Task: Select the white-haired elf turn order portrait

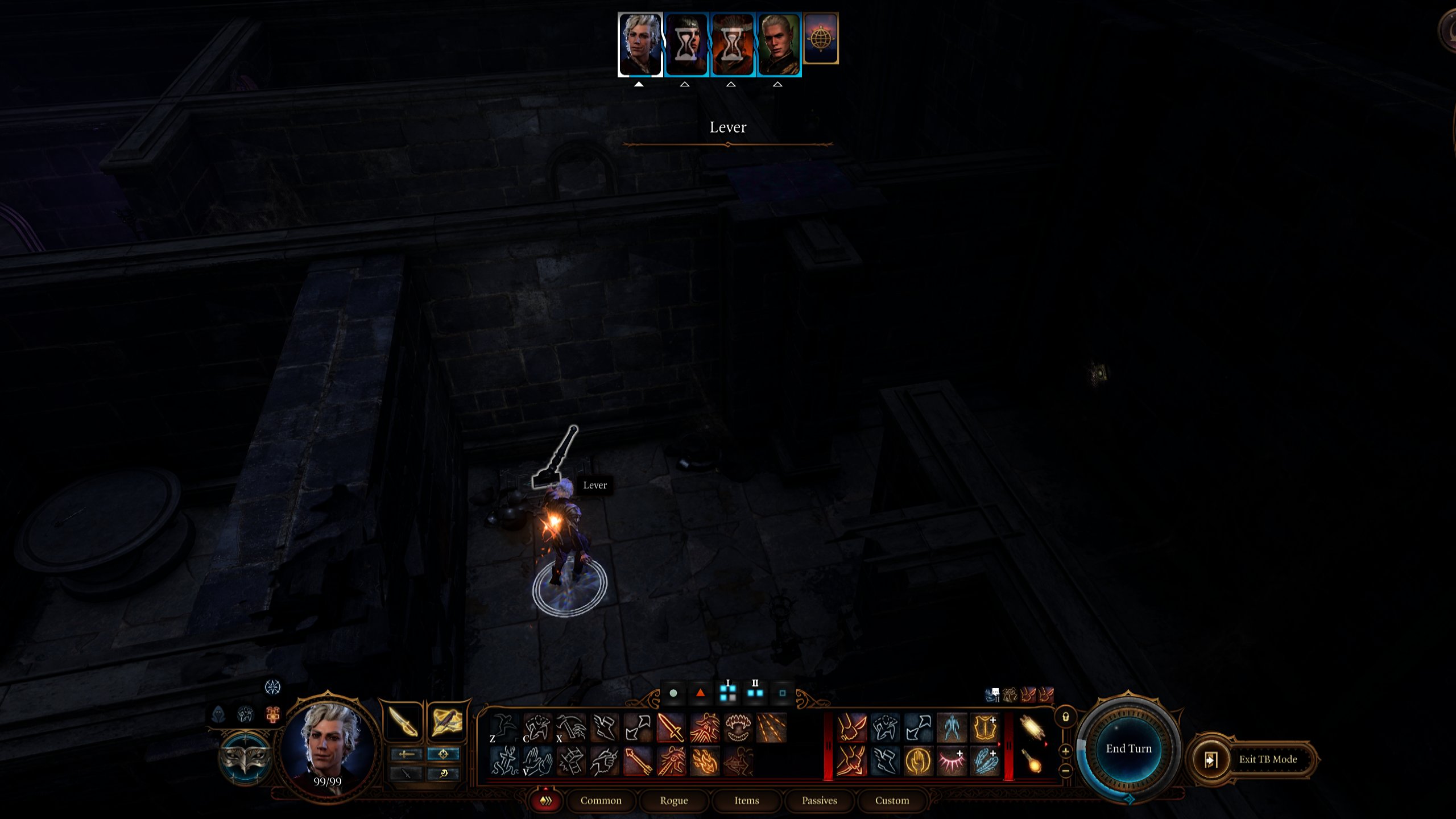Action: pyautogui.click(x=779, y=44)
